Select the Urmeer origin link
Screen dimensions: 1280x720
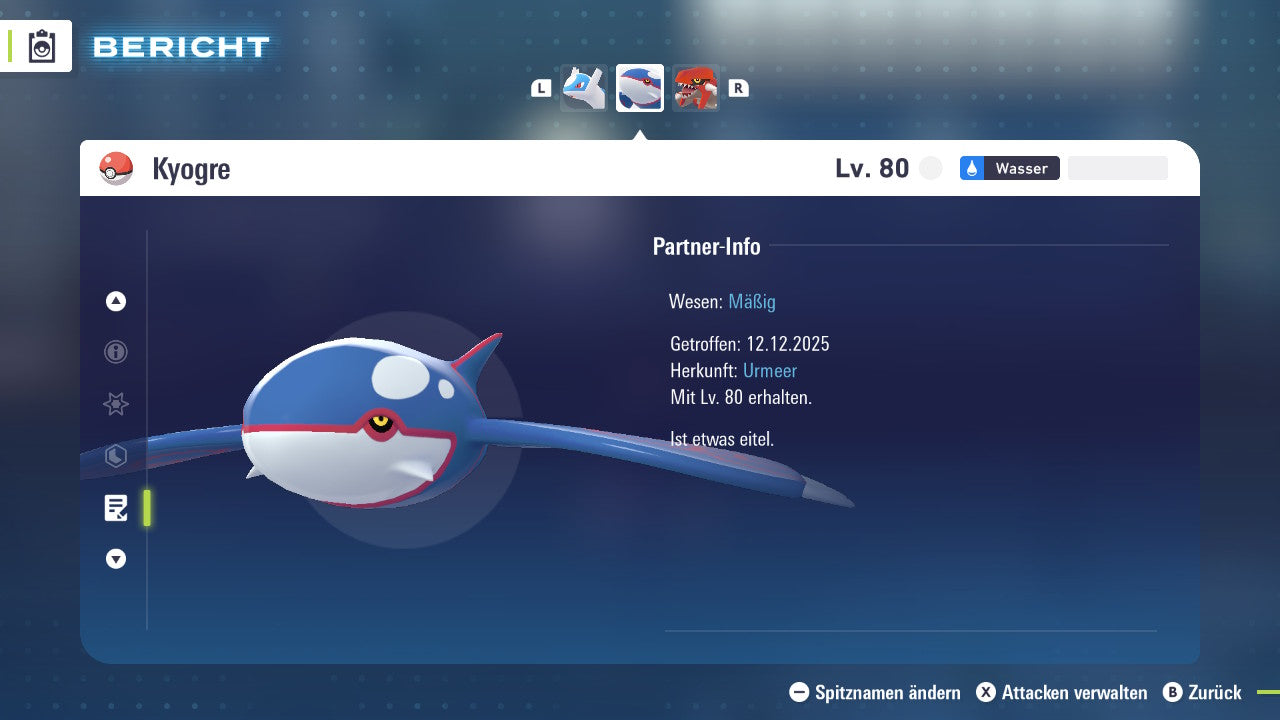(x=770, y=370)
